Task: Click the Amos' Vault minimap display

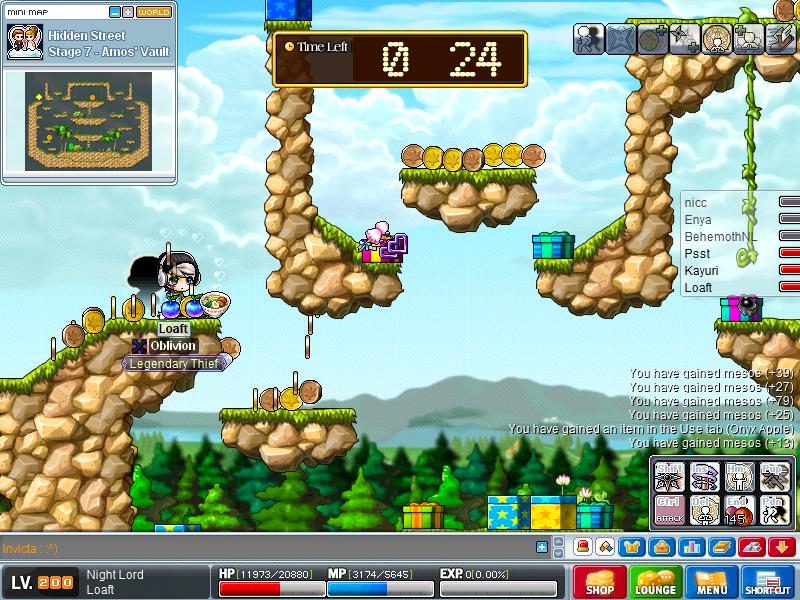Action: tap(88, 121)
